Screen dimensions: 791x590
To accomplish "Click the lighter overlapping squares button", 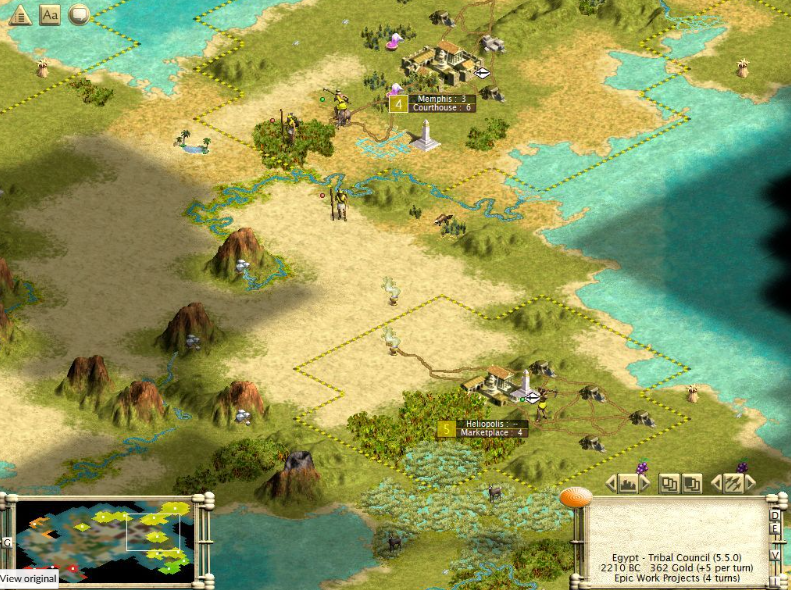I will pos(669,484).
